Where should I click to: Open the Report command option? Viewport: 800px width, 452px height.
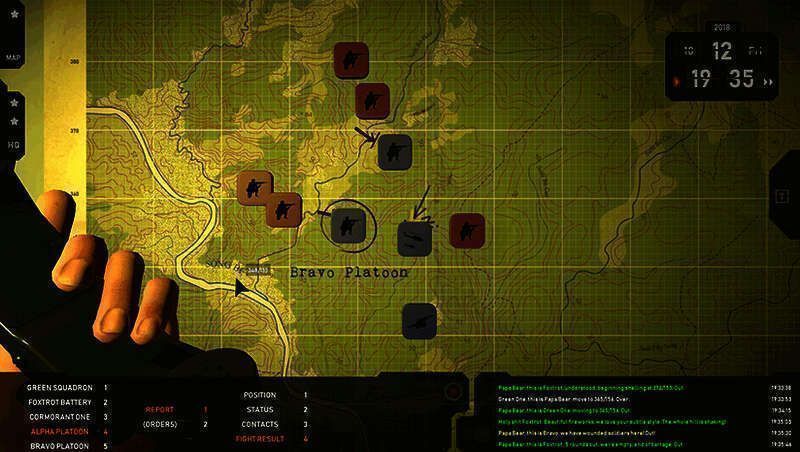(160, 409)
